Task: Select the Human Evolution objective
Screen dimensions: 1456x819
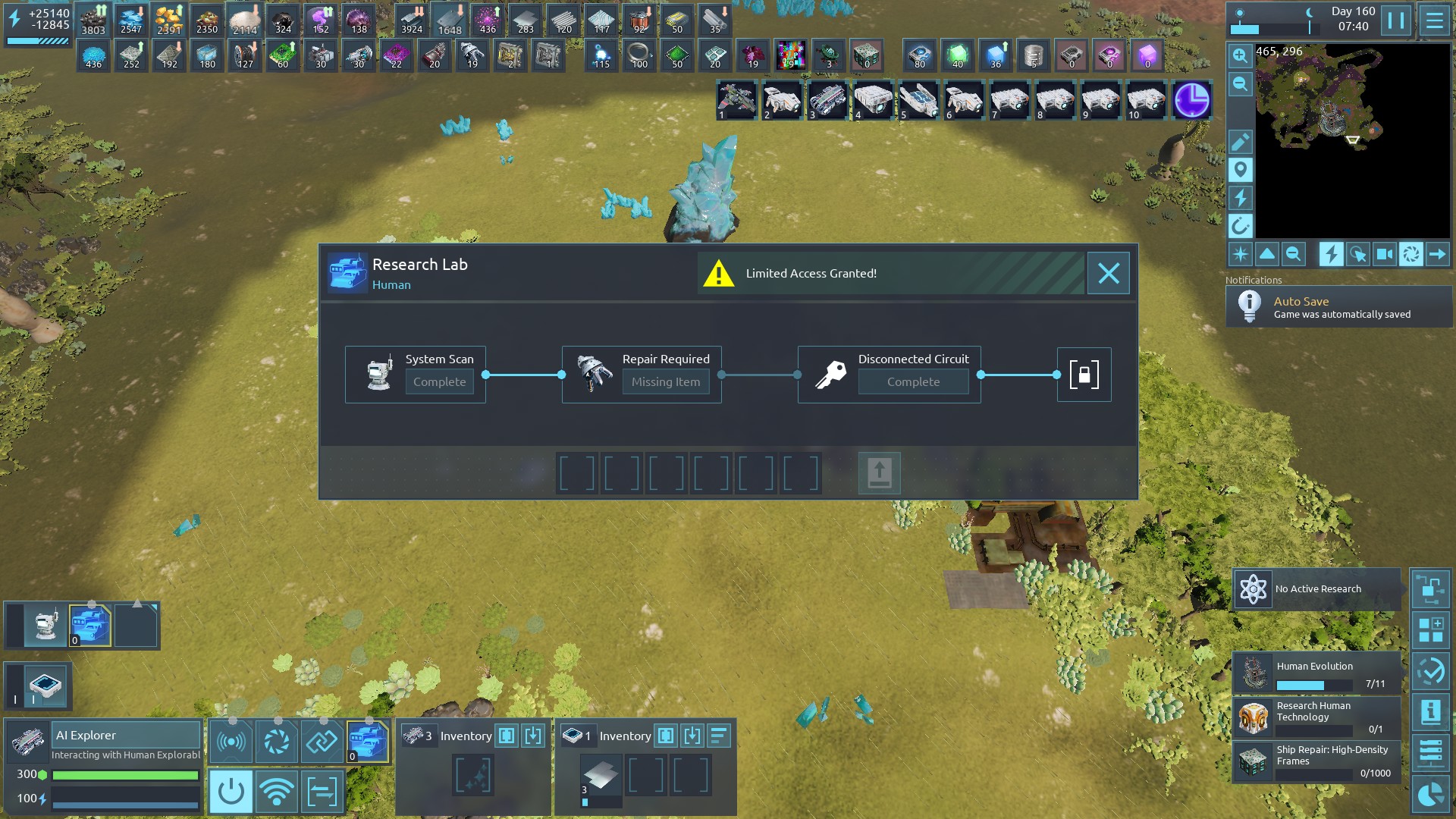Action: pyautogui.click(x=1316, y=673)
